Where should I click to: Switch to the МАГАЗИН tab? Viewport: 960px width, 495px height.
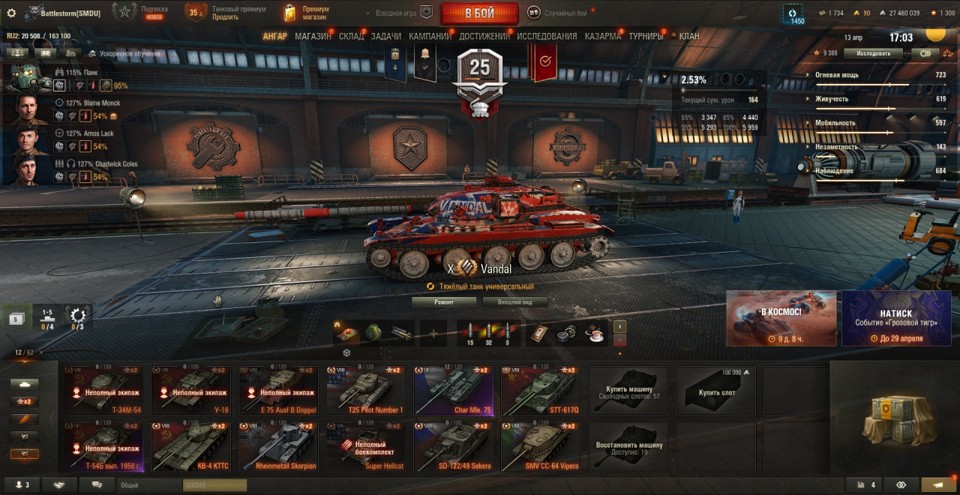pos(313,36)
